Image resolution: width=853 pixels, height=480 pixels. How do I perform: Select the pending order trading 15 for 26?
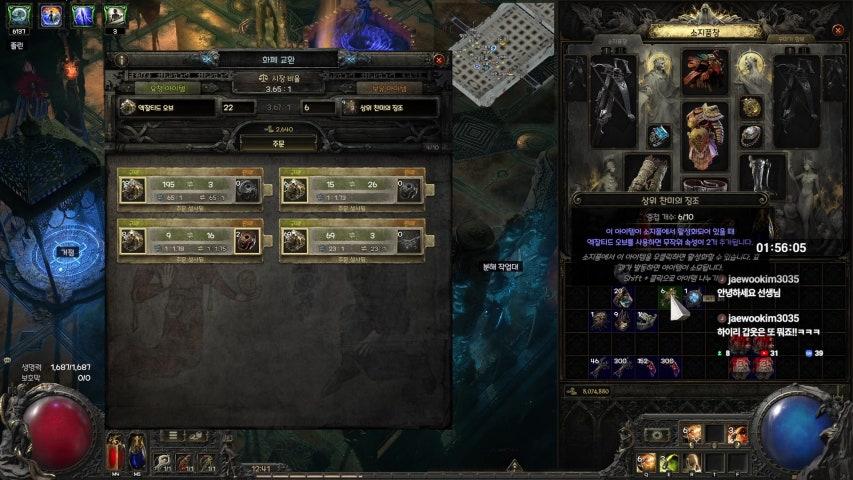pyautogui.click(x=352, y=186)
